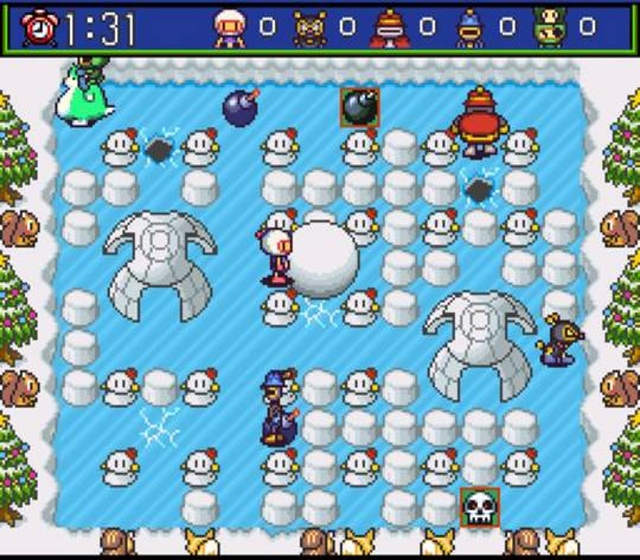Click the red alarm clock icon
The width and height of the screenshot is (640, 560).
tap(39, 29)
